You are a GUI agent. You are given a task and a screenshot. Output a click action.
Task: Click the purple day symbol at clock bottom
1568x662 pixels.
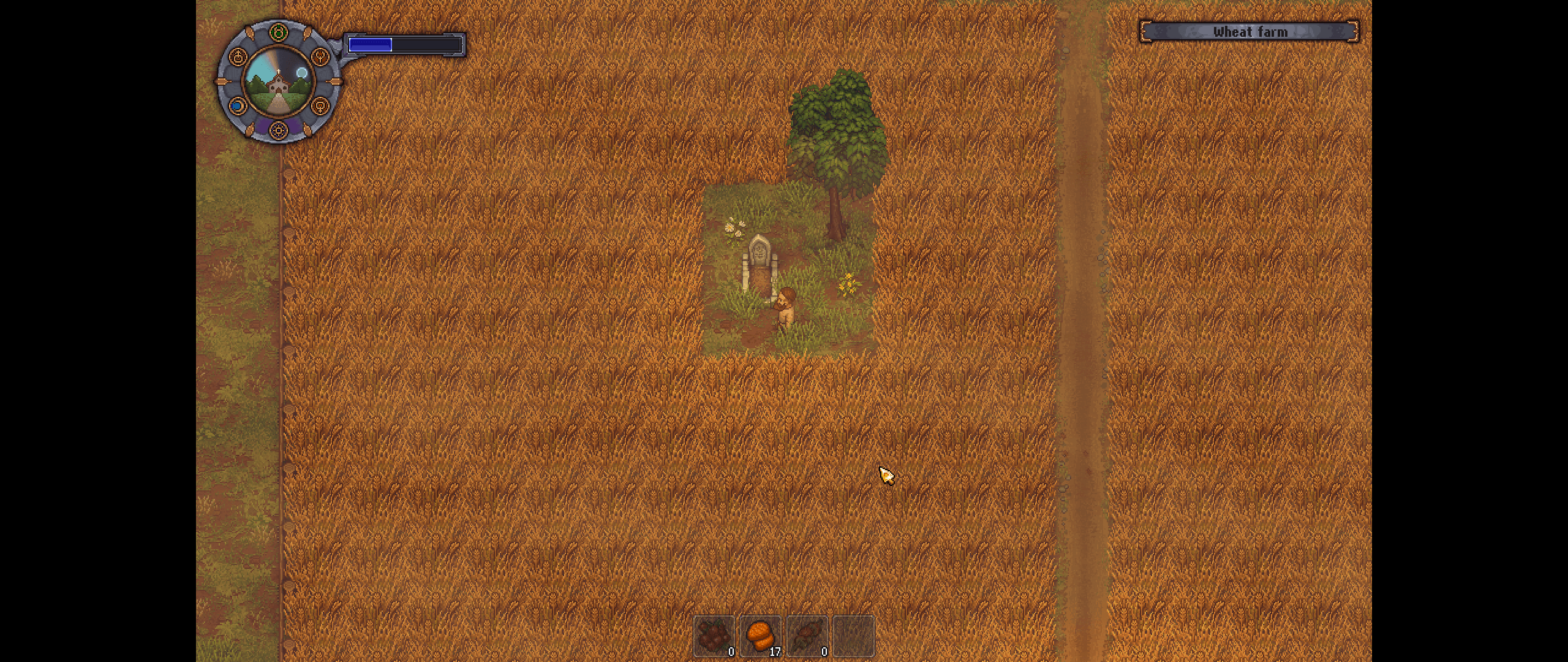(x=279, y=130)
